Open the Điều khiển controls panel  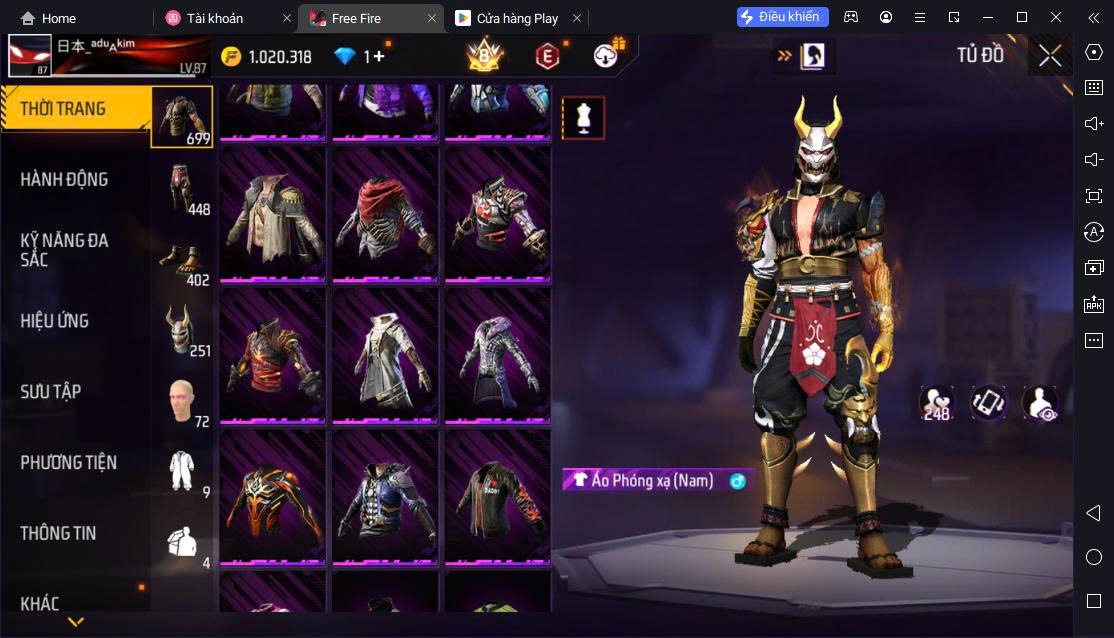click(783, 17)
